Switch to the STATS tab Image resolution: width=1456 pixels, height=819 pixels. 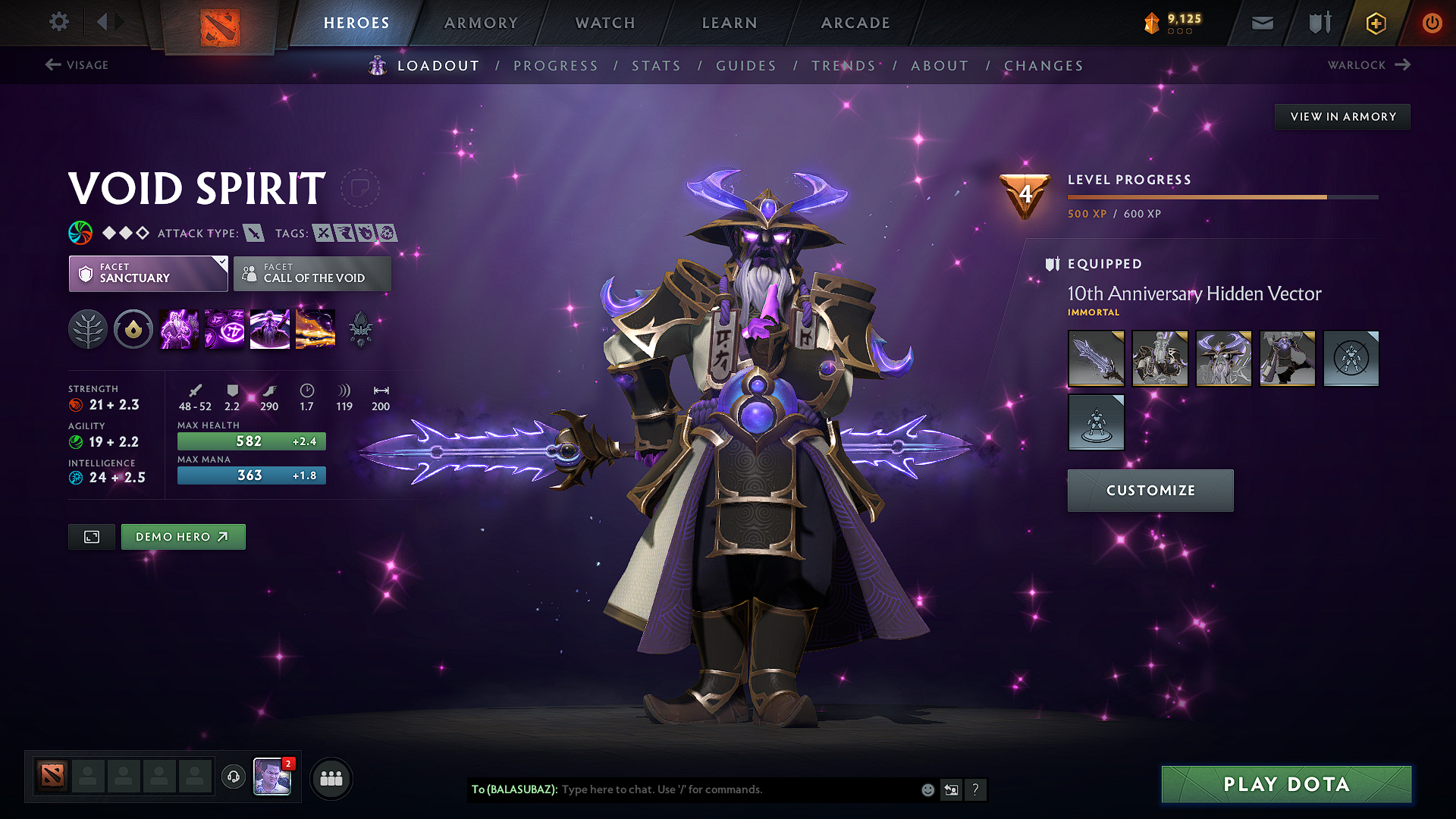(x=657, y=66)
